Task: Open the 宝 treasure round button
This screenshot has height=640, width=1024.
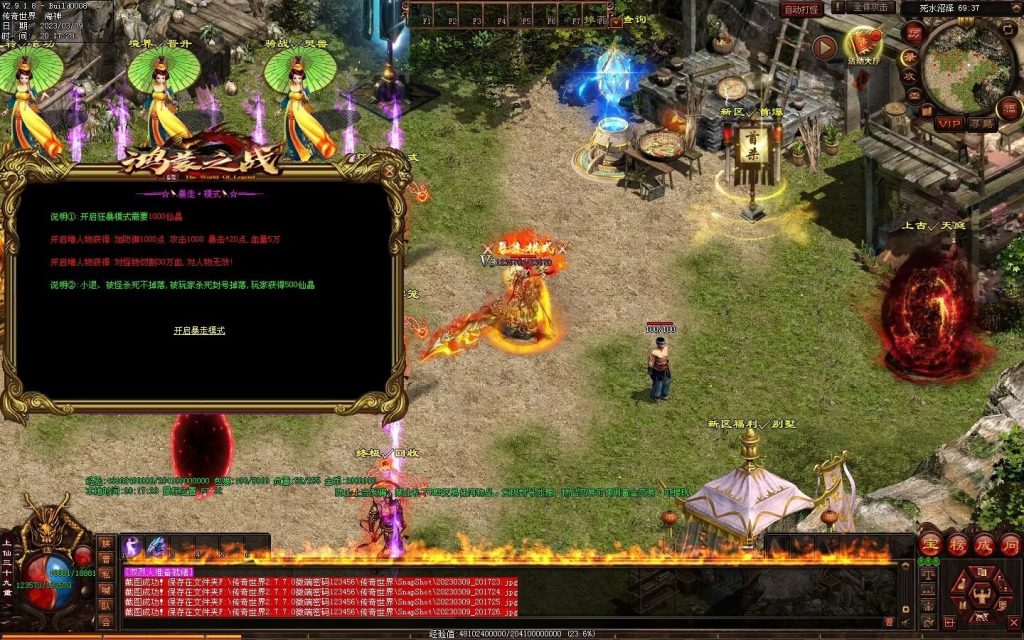Action: tap(930, 544)
